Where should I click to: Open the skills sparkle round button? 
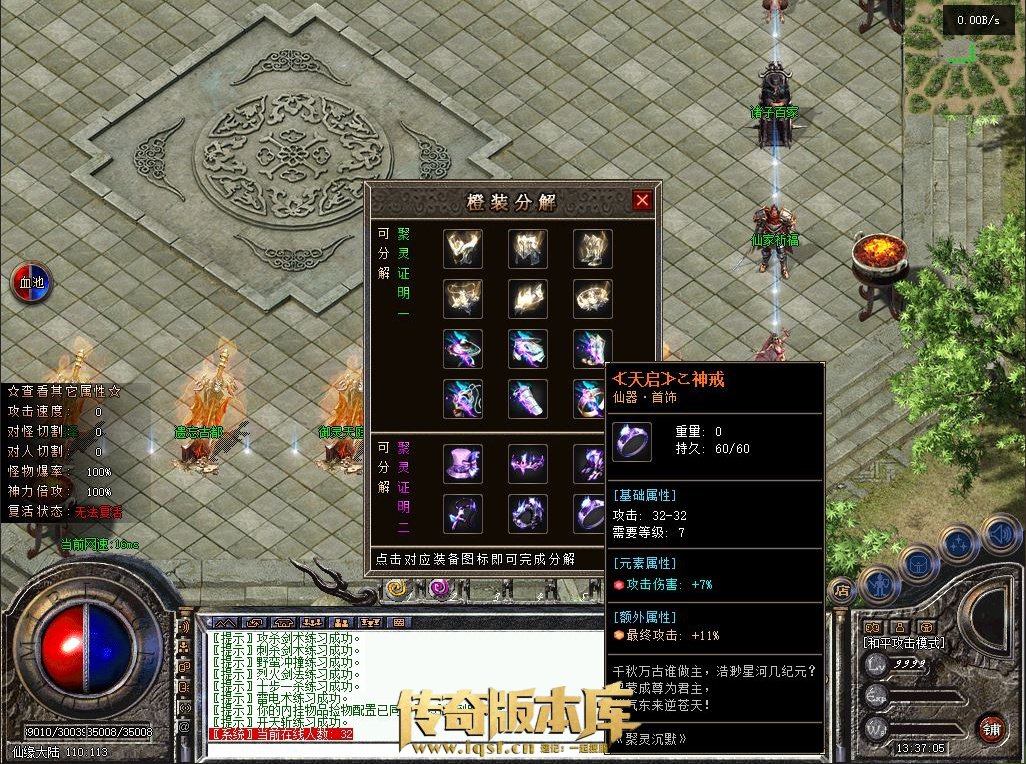click(x=960, y=546)
